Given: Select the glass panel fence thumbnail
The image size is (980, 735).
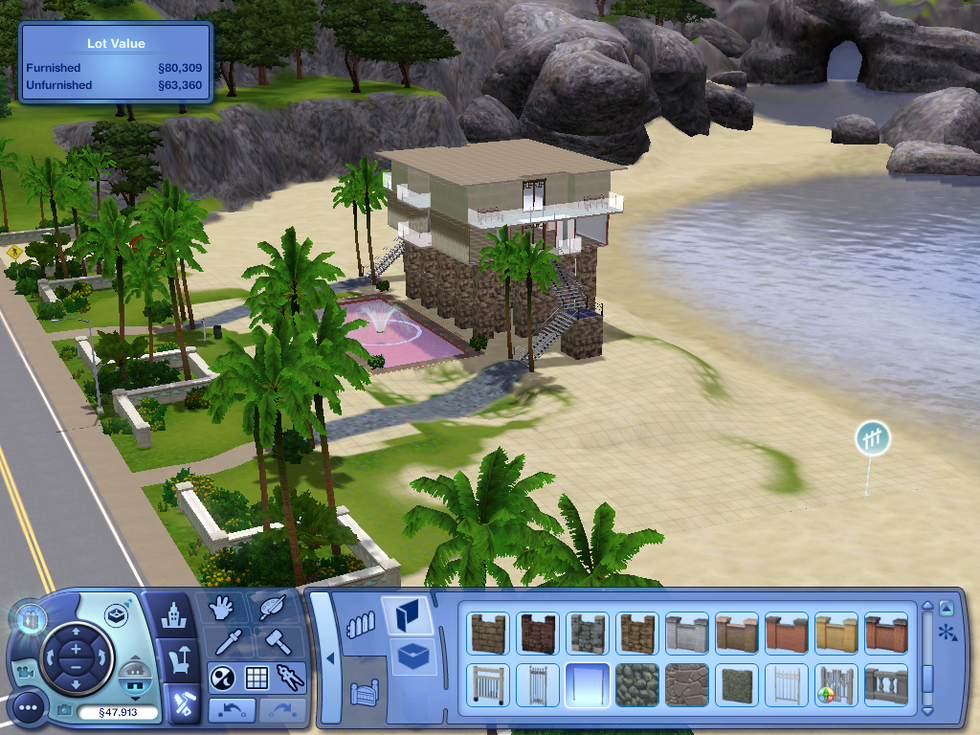Looking at the screenshot, I should point(587,684).
